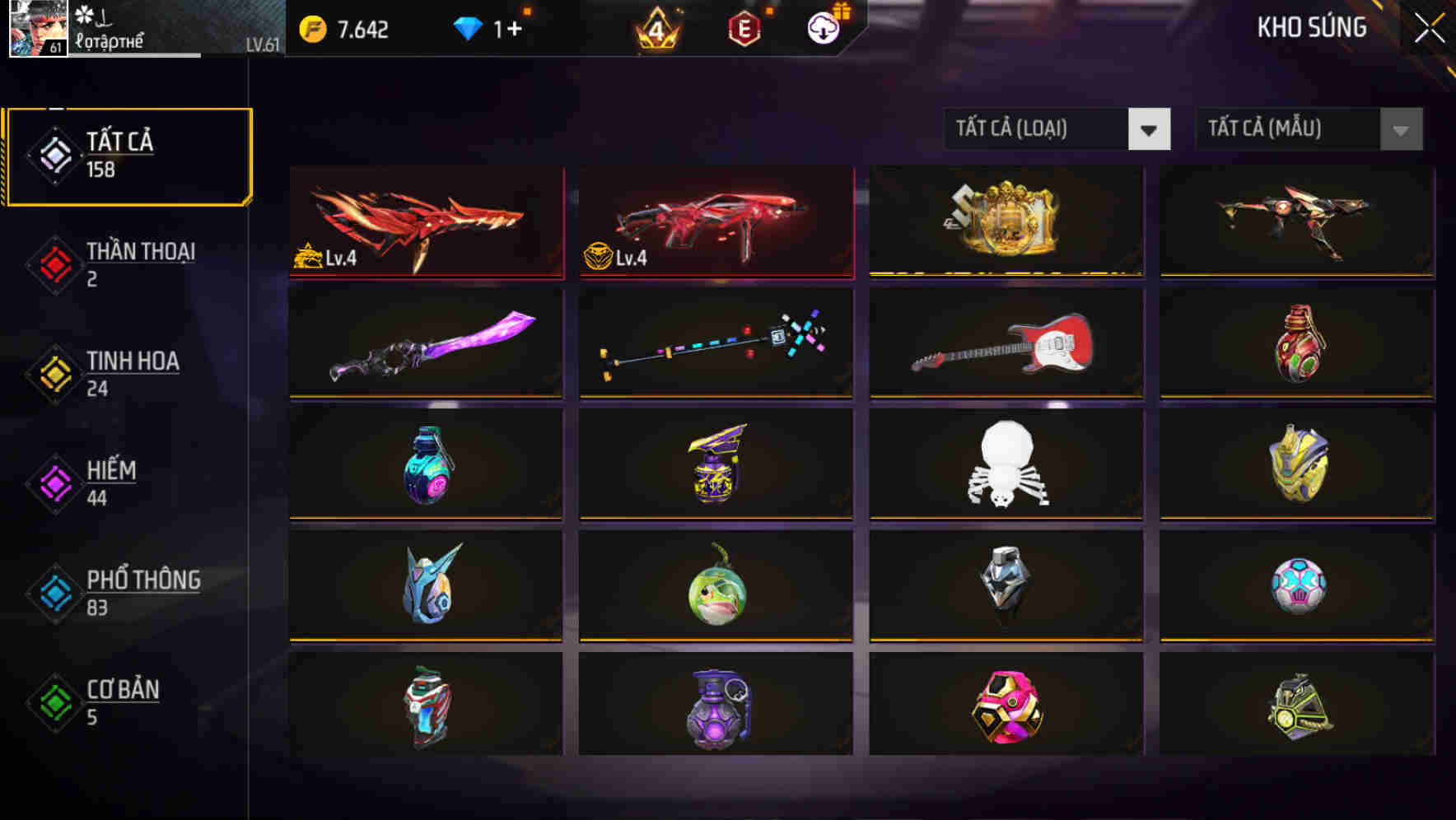1456x820 pixels.
Task: Click the player avatar portrait
Action: click(x=37, y=27)
